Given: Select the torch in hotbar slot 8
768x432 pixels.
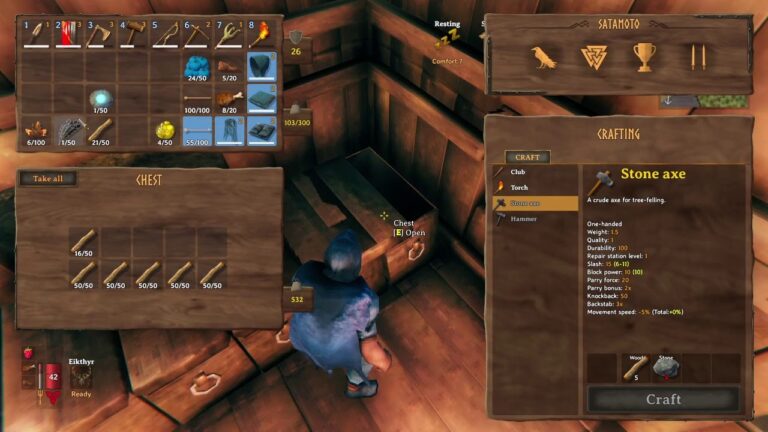Looking at the screenshot, I should (x=262, y=35).
